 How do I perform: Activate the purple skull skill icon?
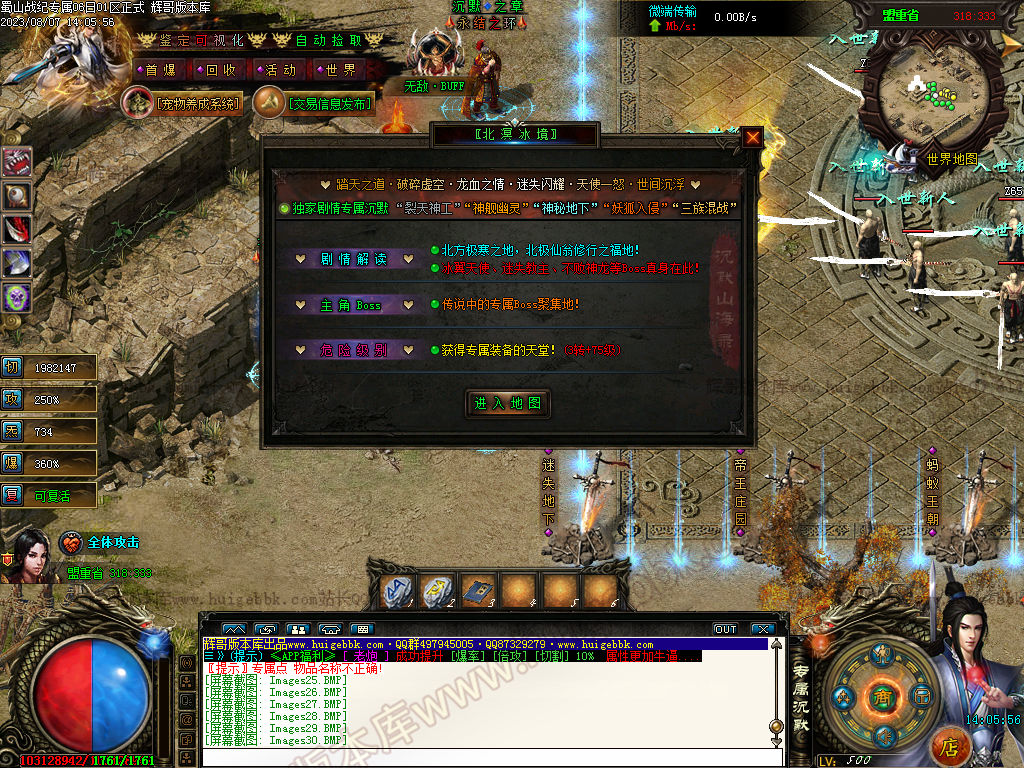17,297
